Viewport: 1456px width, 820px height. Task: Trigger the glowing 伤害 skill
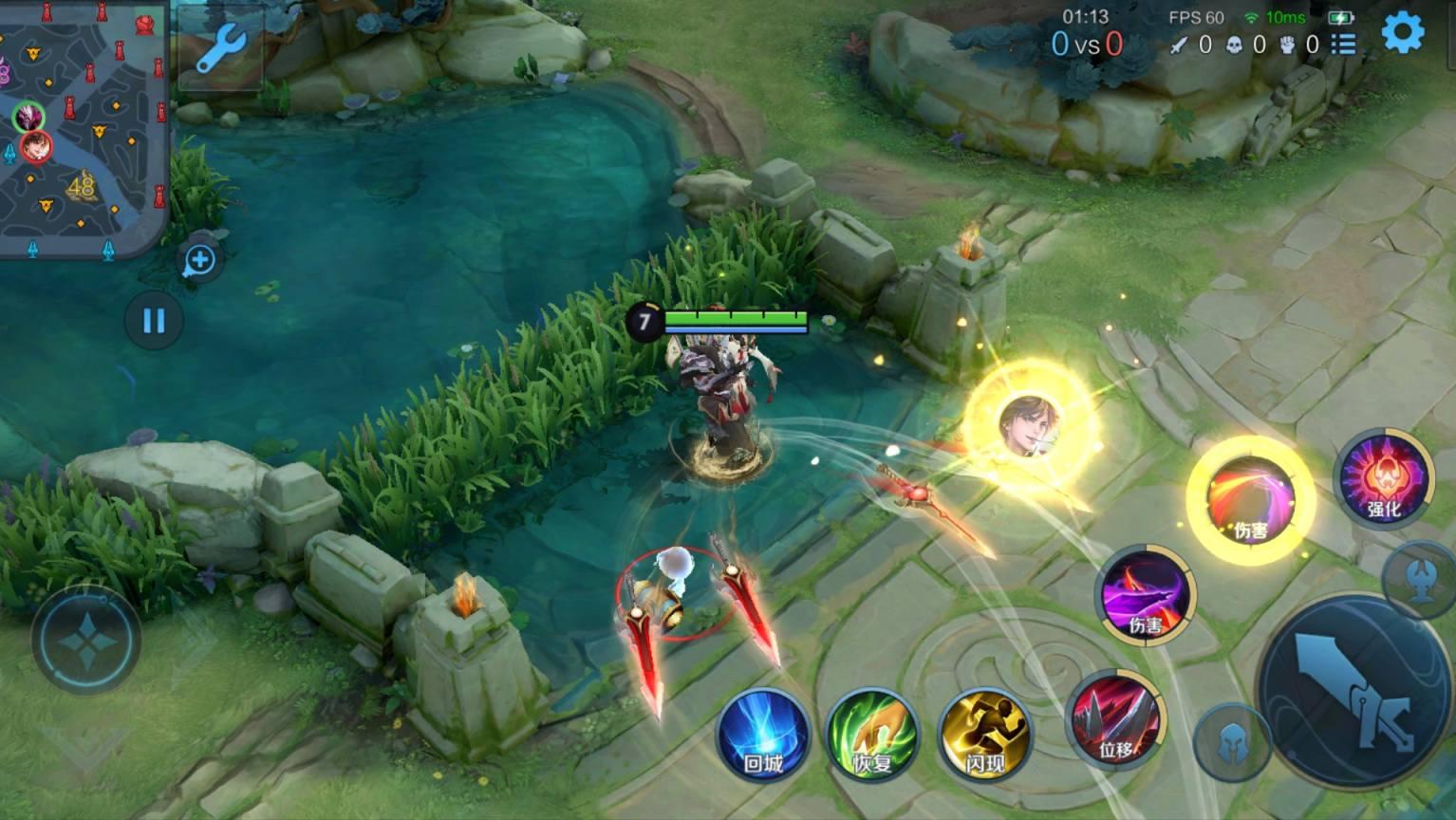tap(1250, 500)
